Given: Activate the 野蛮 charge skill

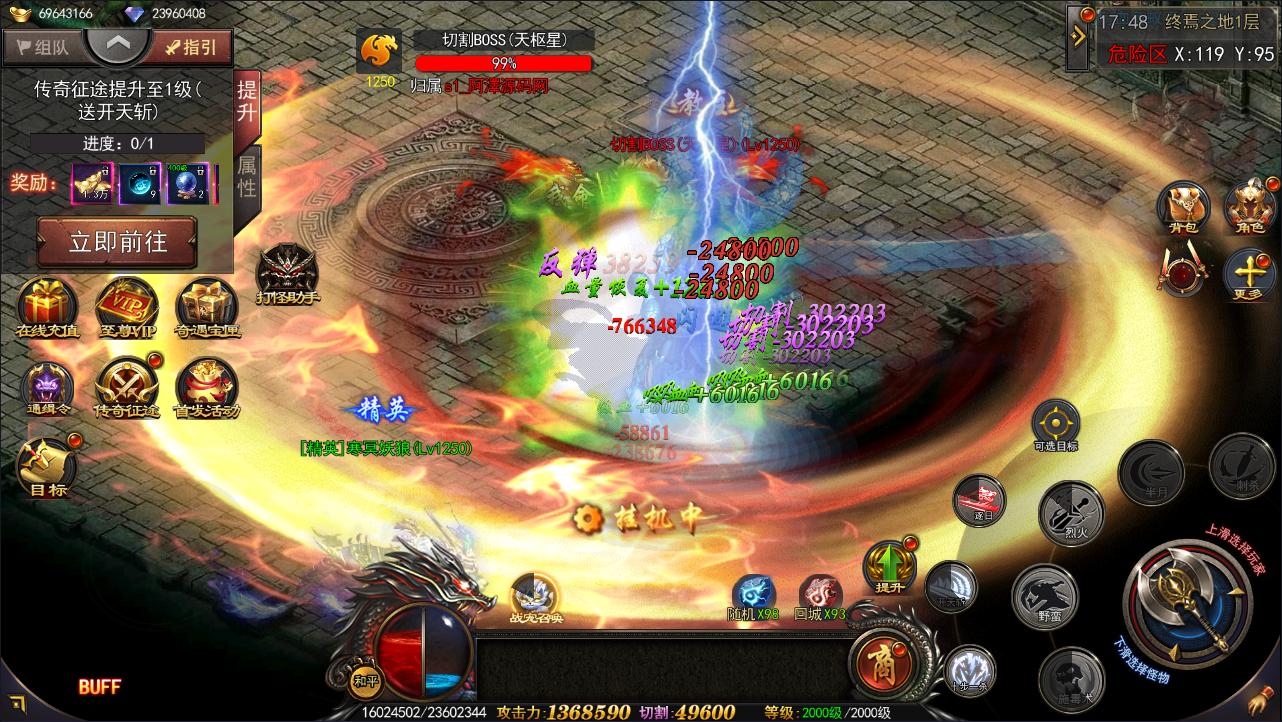Looking at the screenshot, I should [1044, 595].
